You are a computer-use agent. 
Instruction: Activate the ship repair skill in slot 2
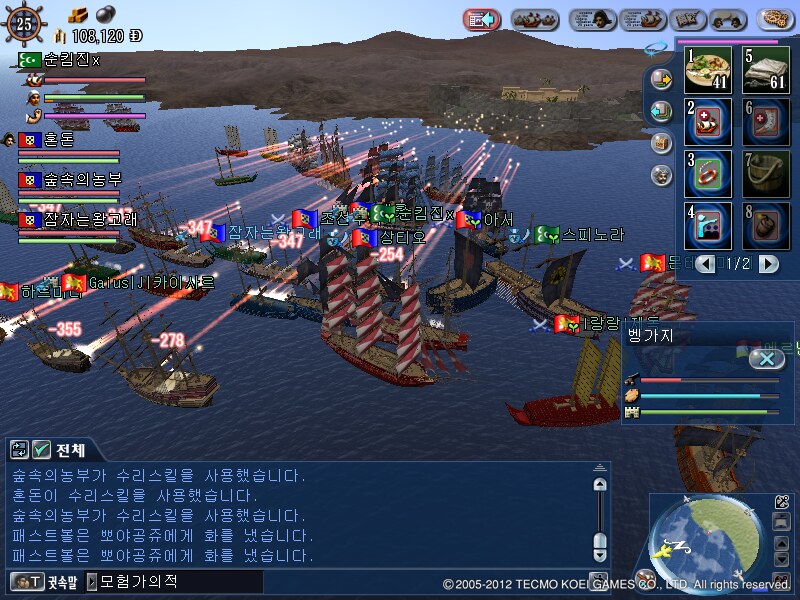[x=709, y=122]
